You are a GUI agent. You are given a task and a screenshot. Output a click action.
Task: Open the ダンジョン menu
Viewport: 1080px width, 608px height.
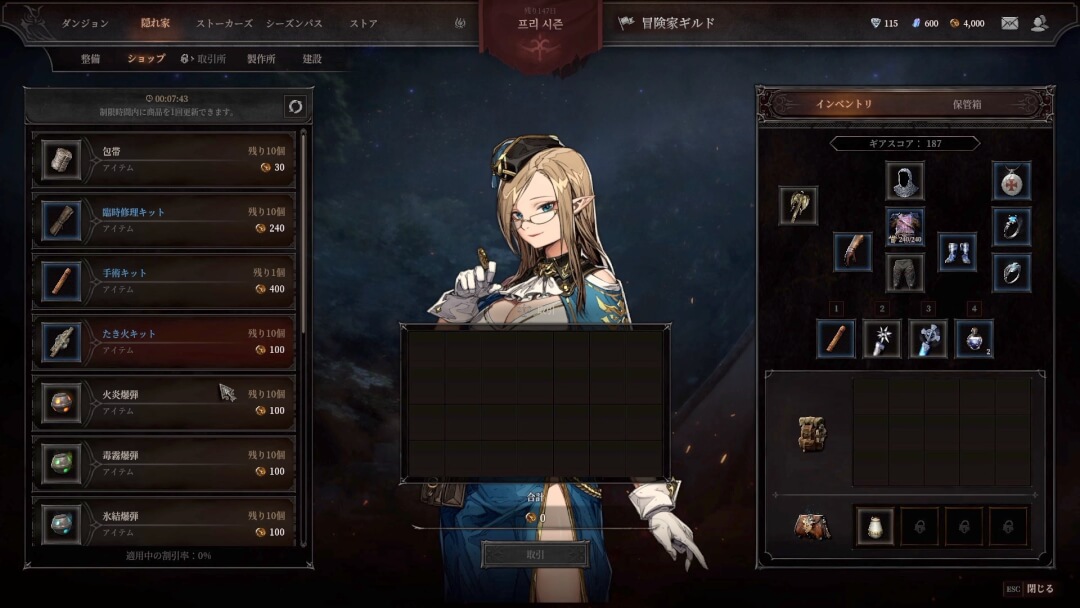tap(85, 23)
